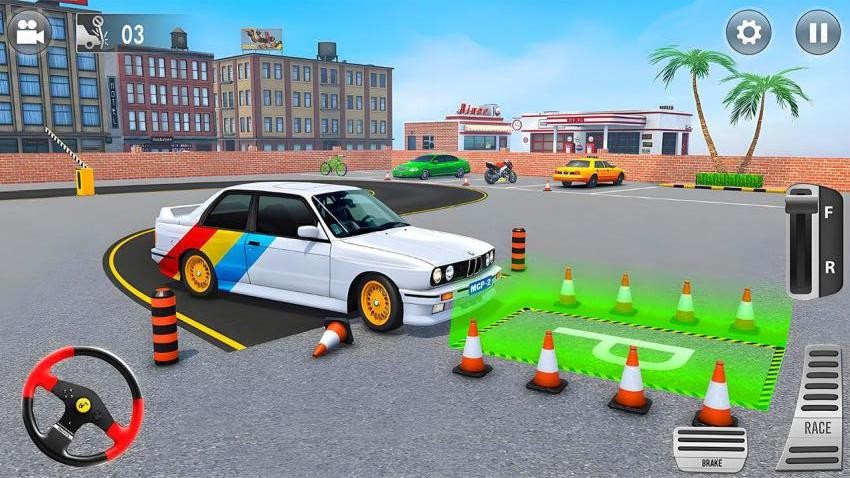This screenshot has height=478, width=850.
Task: Pause the game
Action: (817, 32)
